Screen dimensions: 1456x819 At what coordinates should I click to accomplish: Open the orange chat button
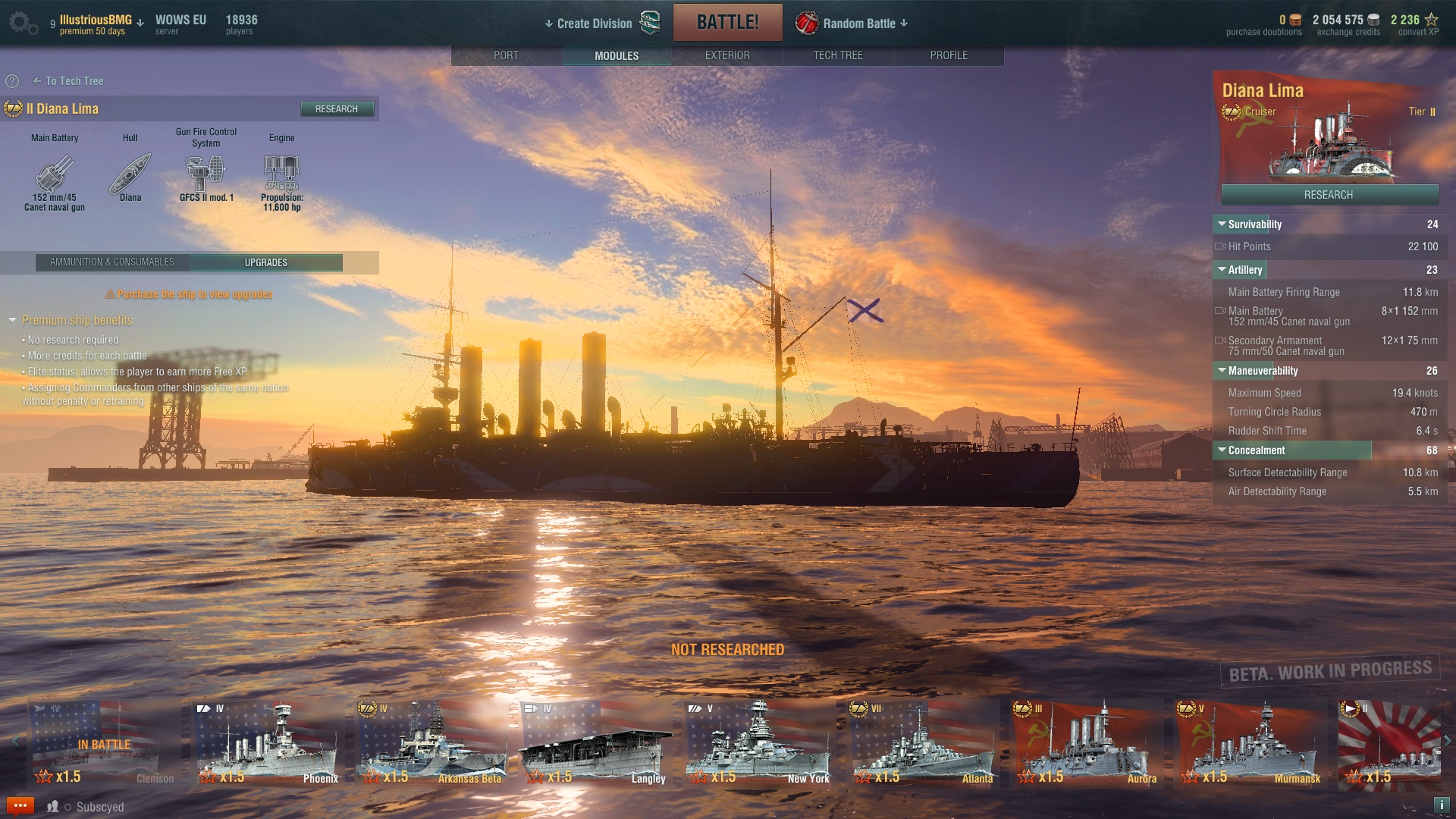point(20,805)
